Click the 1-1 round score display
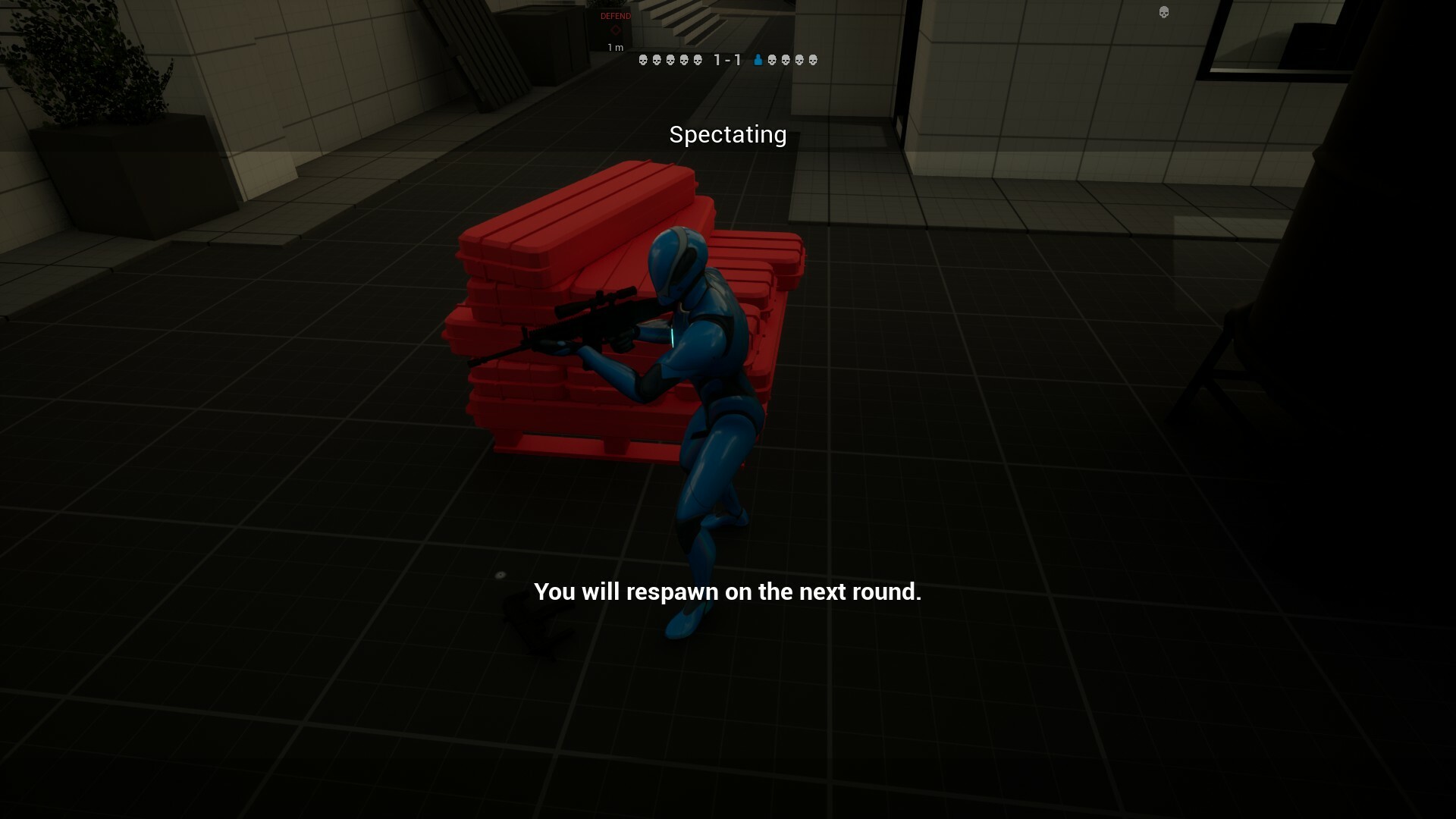 click(x=727, y=61)
